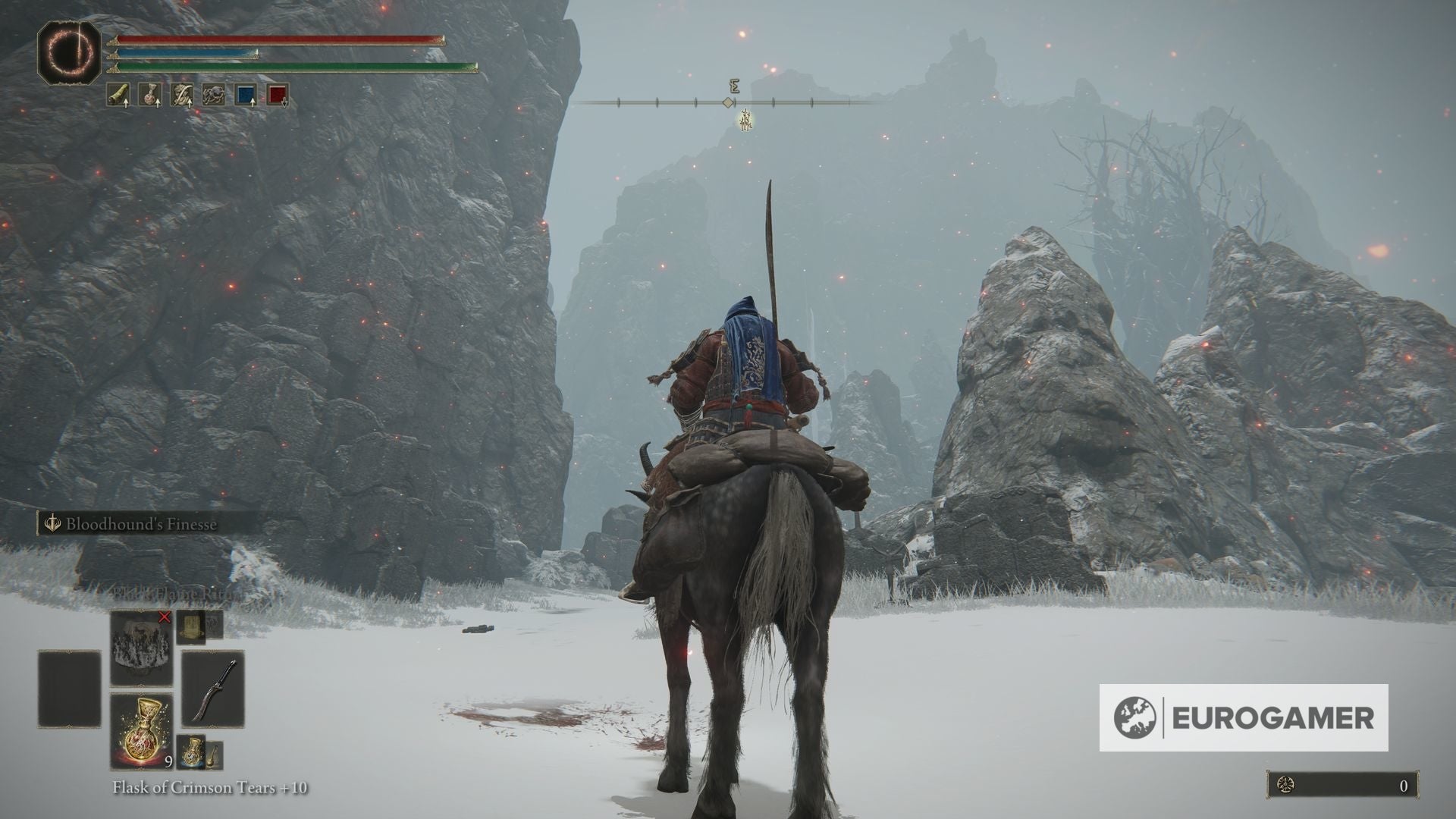Inspect the golden figure buff status icon
The width and height of the screenshot is (1456, 819).
pyautogui.click(x=181, y=95)
